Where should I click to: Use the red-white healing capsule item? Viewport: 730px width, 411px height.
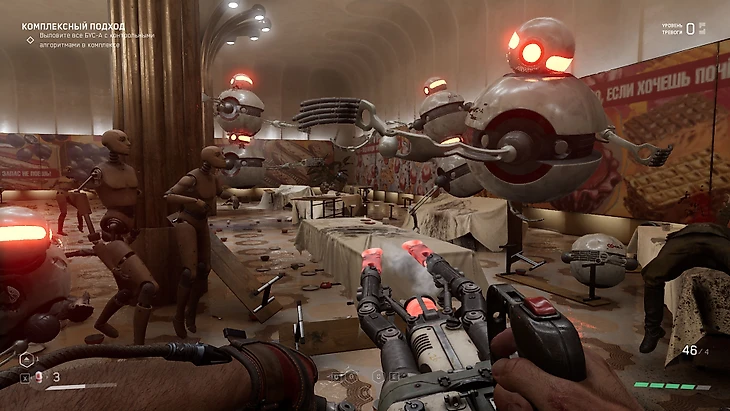(38, 377)
